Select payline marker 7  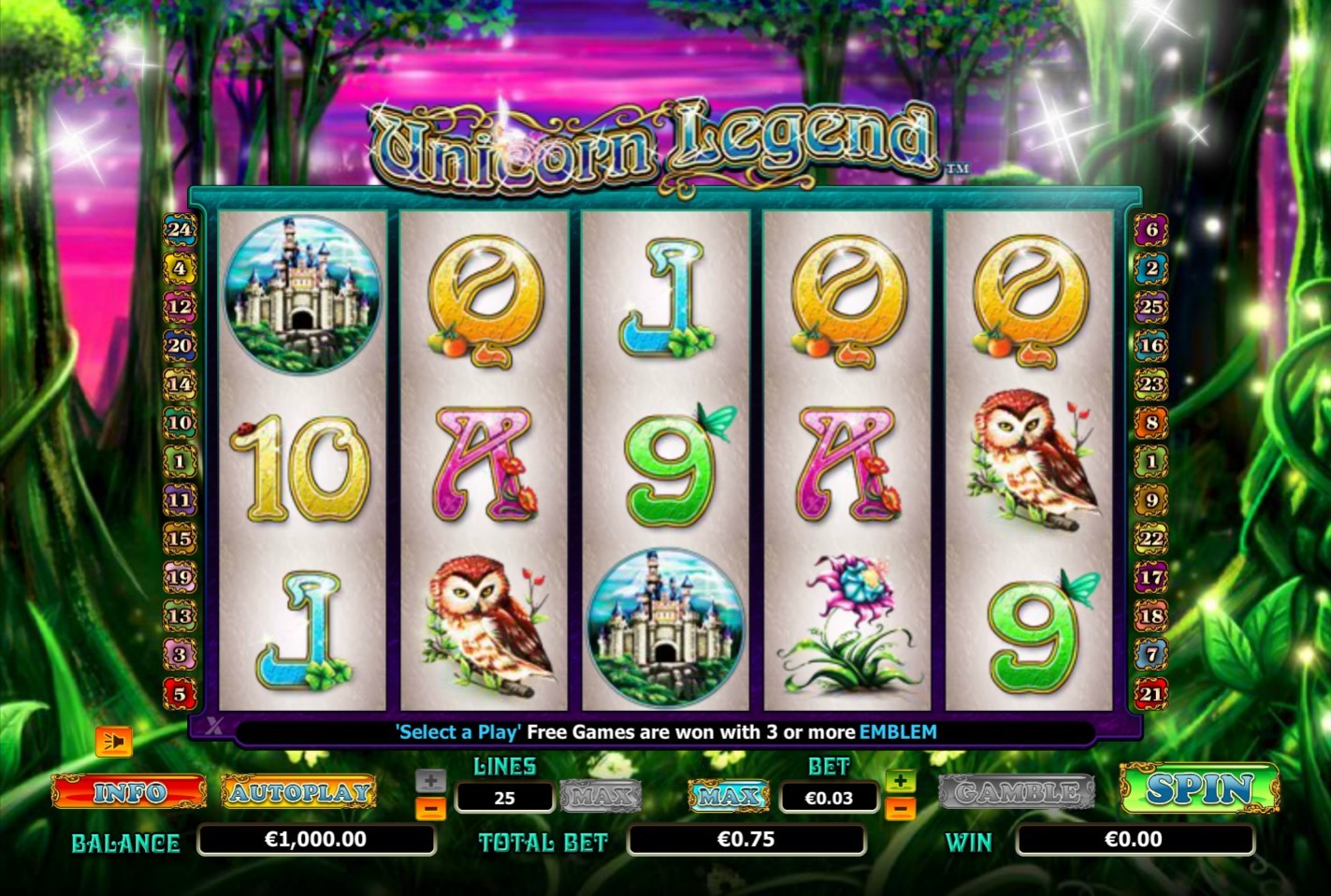pyautogui.click(x=1151, y=655)
